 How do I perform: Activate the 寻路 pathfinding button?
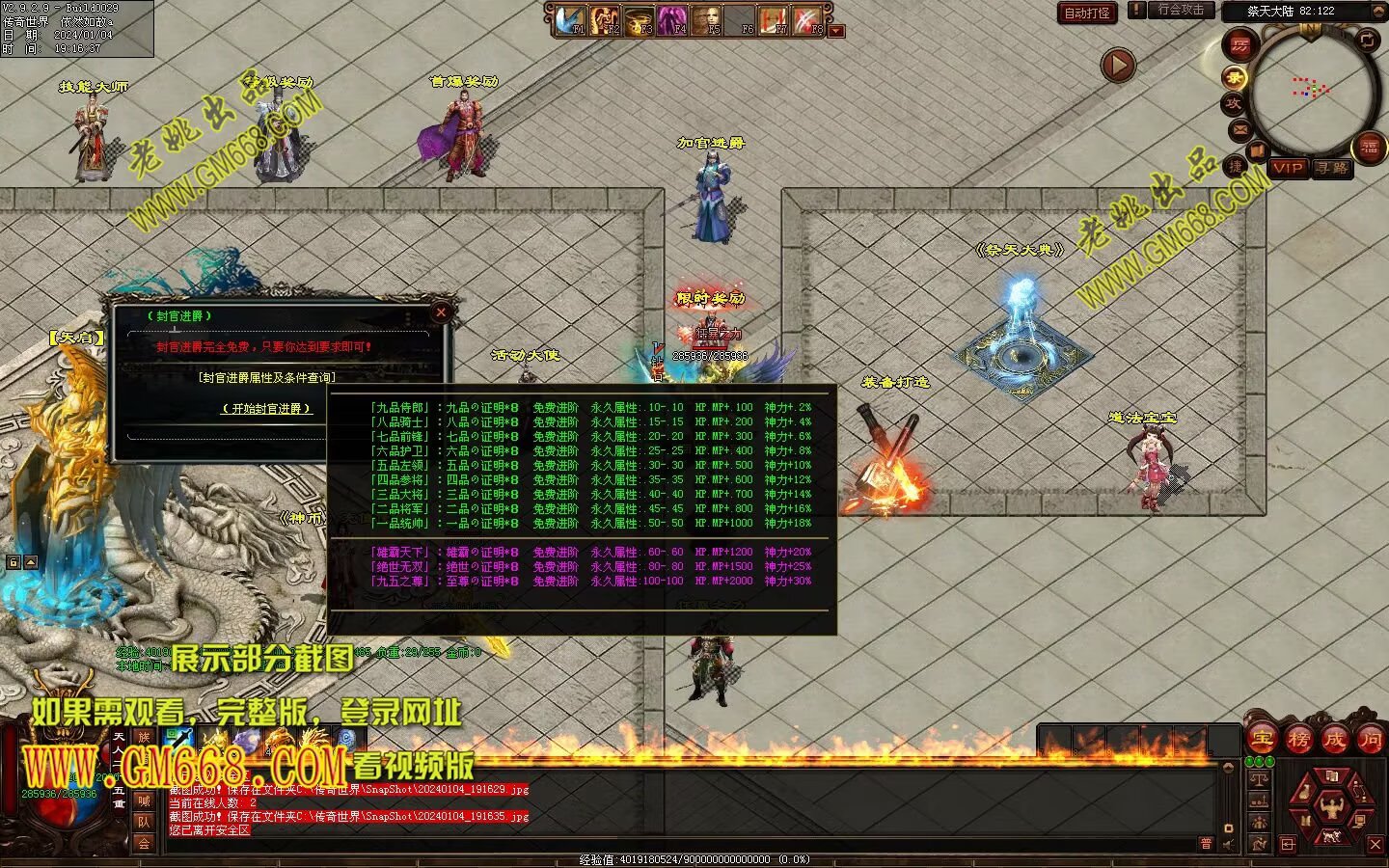pos(1332,168)
